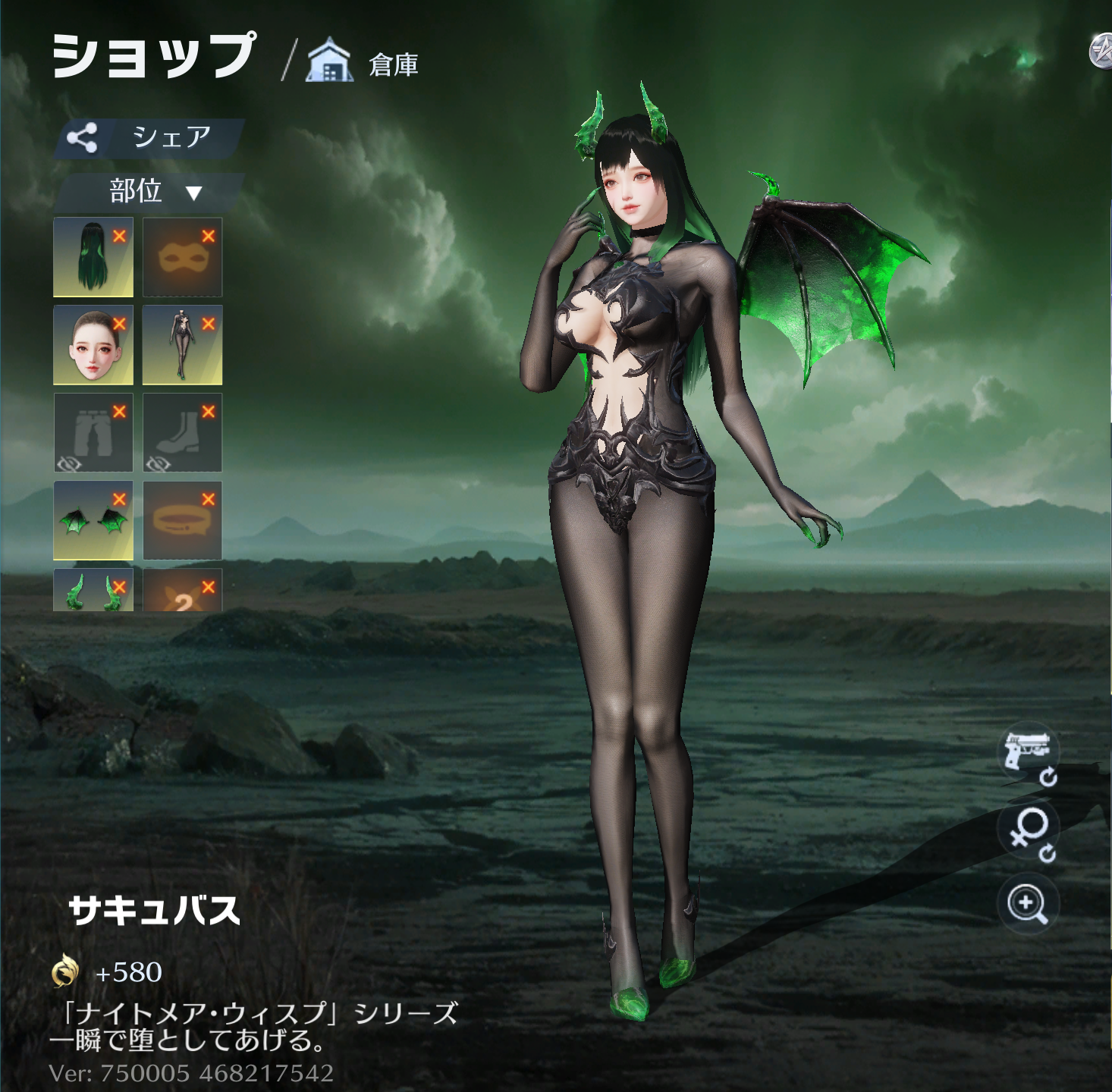The image size is (1112, 1092).
Task: Zoom in with the magnifier button
Action: pyautogui.click(x=1028, y=904)
